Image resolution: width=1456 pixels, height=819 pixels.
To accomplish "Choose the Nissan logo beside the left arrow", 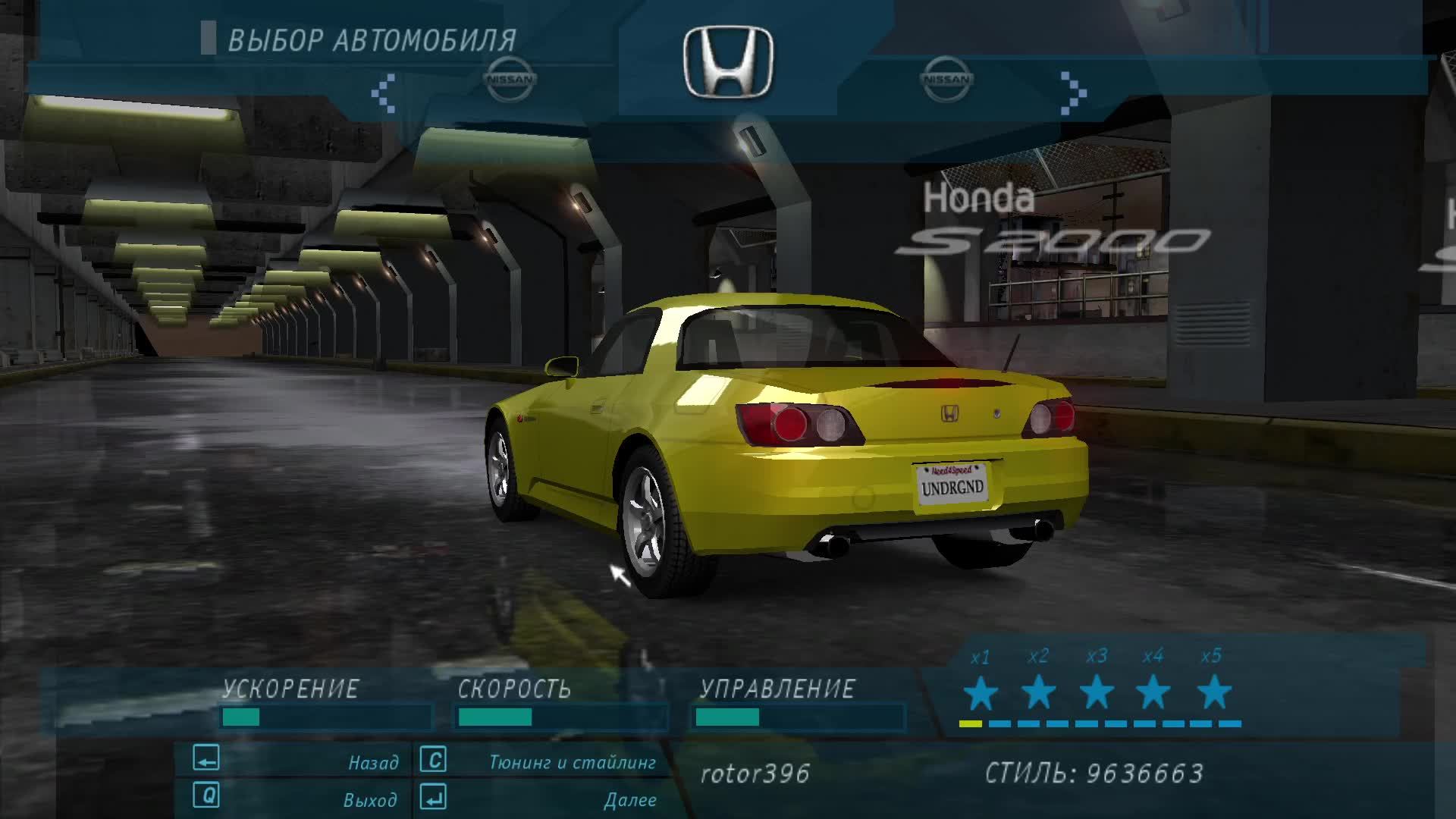I will 510,79.
